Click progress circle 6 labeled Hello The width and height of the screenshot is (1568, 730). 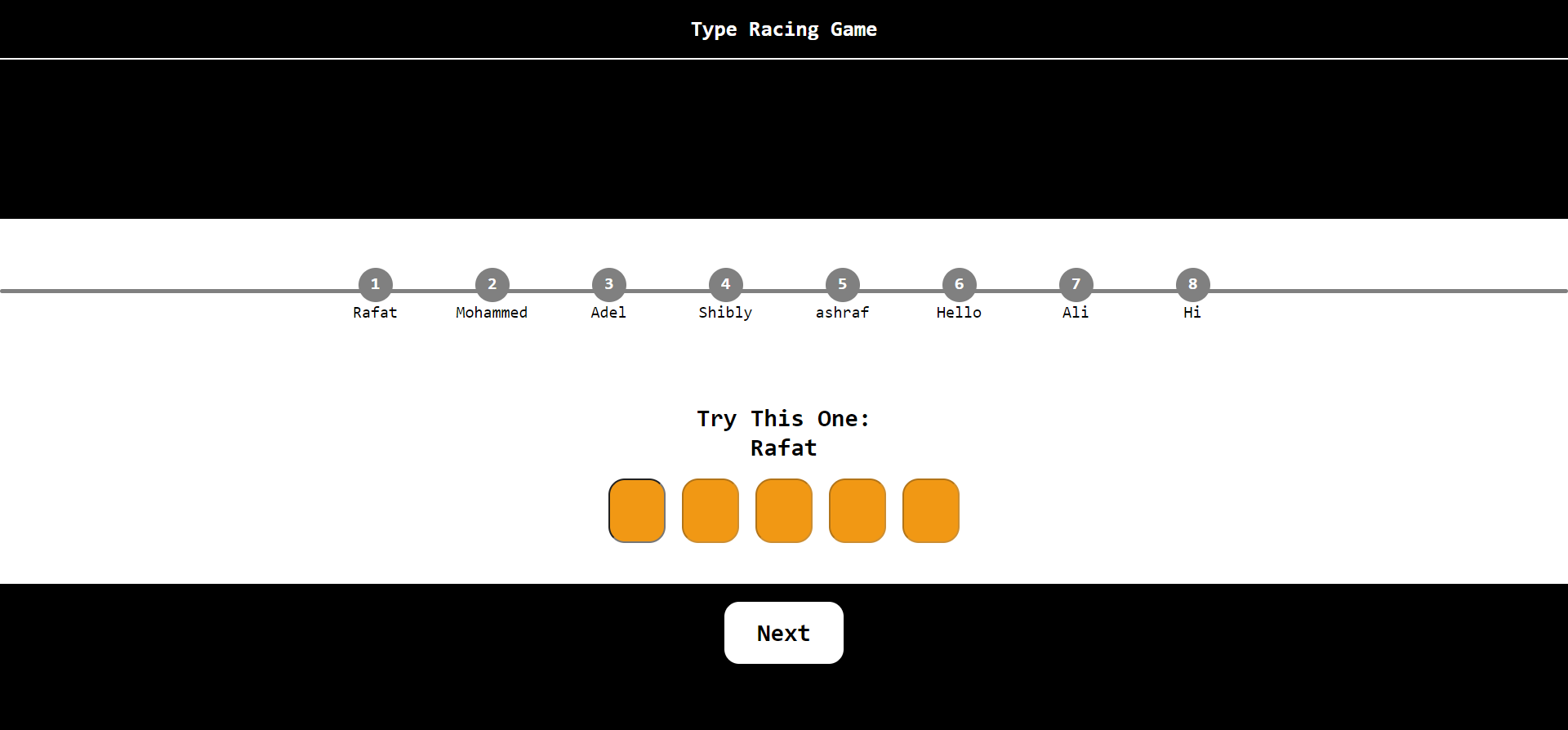click(959, 284)
